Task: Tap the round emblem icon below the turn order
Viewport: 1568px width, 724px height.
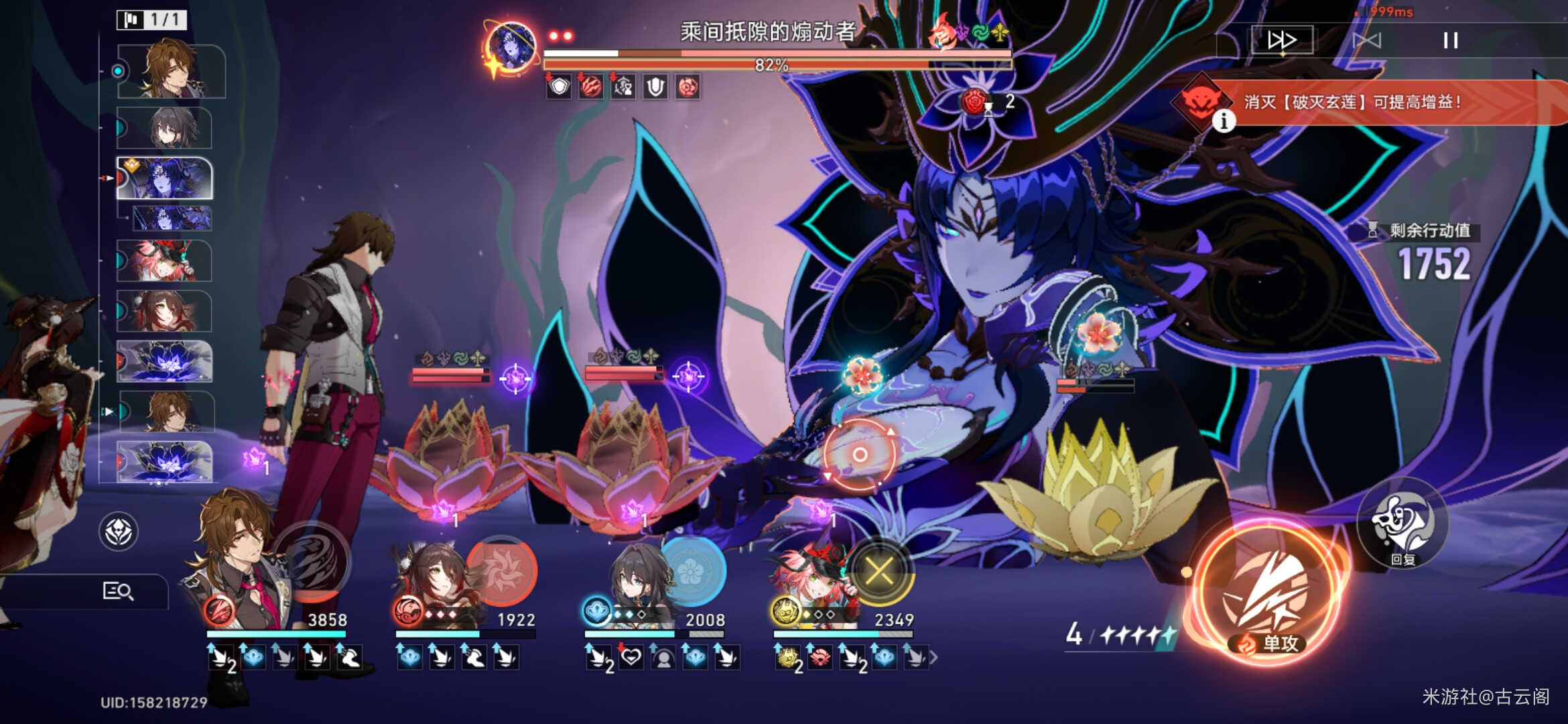Action: pos(119,532)
